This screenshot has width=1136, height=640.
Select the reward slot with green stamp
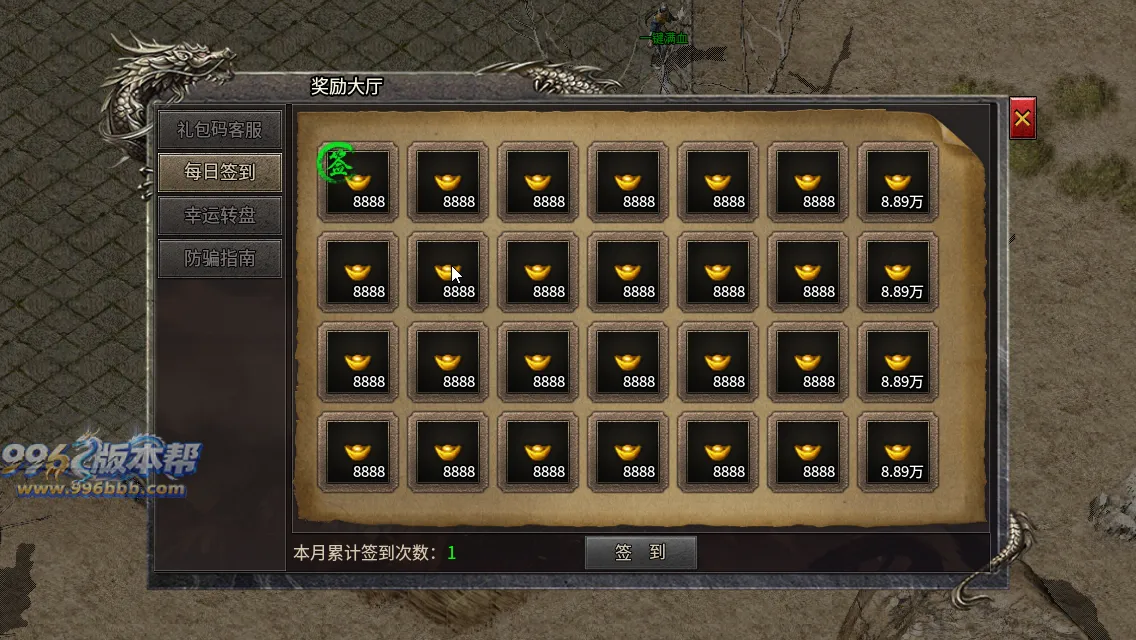(358, 181)
